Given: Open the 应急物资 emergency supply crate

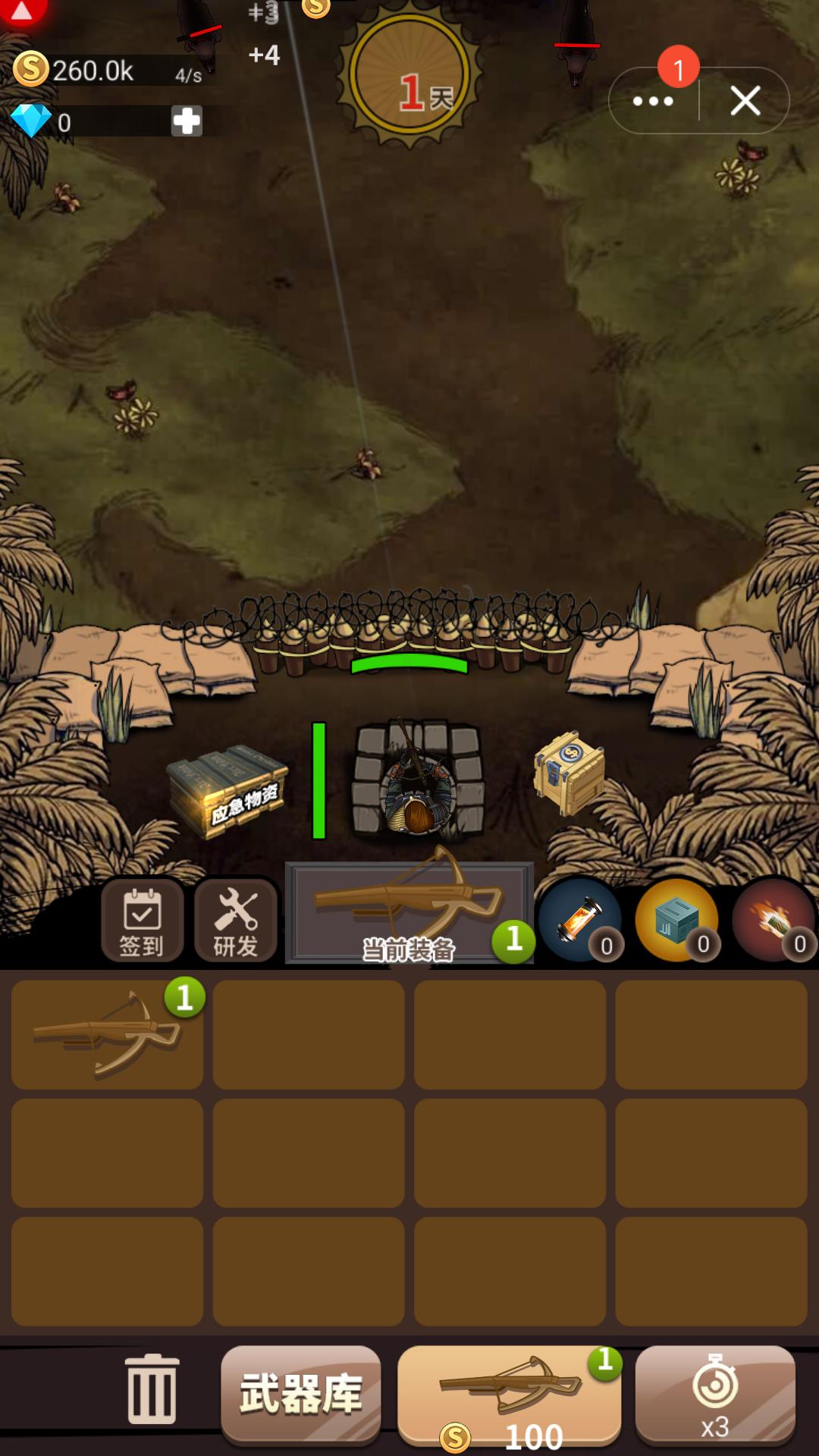Looking at the screenshot, I should [x=229, y=791].
